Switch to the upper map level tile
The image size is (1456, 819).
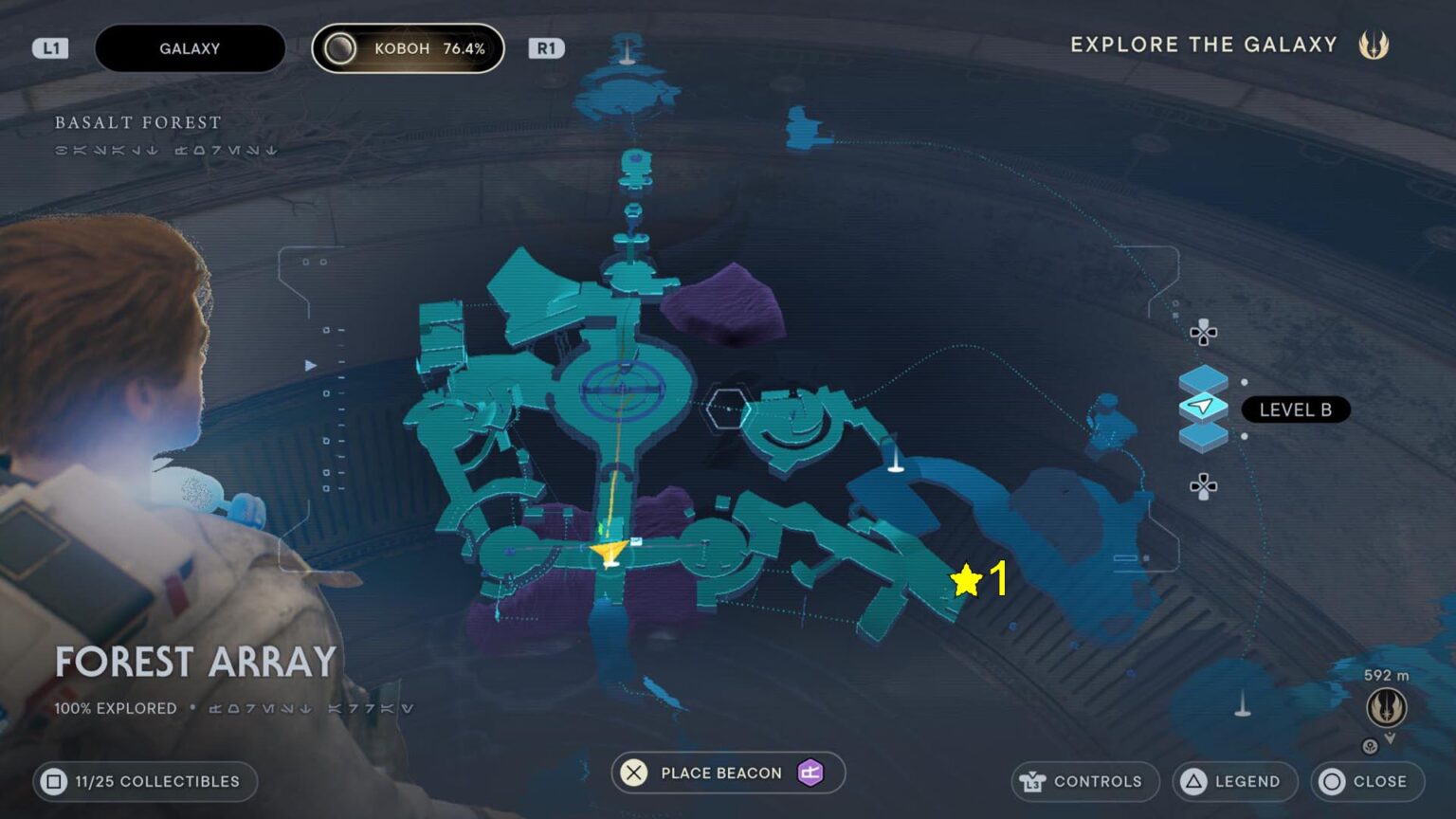point(1203,377)
